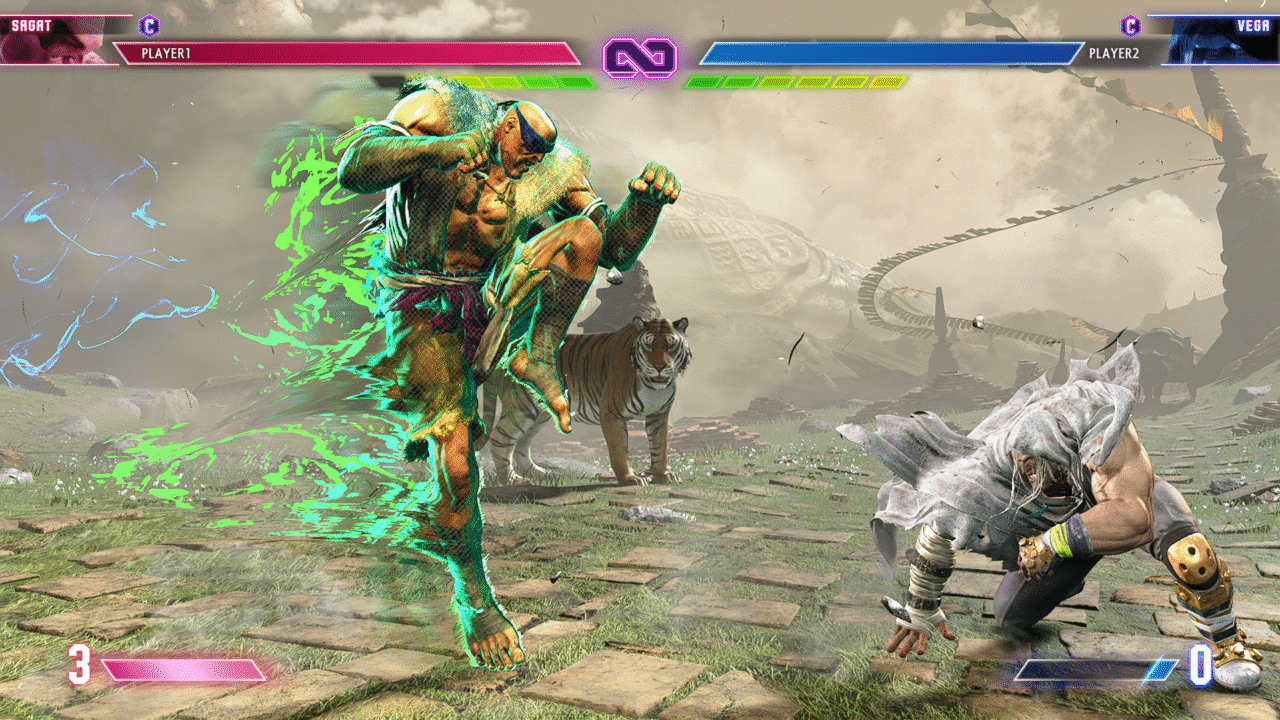Click Player 1's purple C control-type badge
The height and width of the screenshot is (720, 1280).
pyautogui.click(x=150, y=25)
